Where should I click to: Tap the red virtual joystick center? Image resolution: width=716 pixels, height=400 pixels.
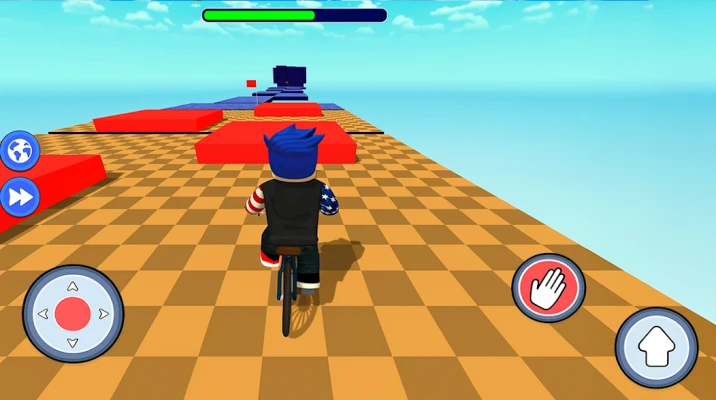tap(73, 314)
